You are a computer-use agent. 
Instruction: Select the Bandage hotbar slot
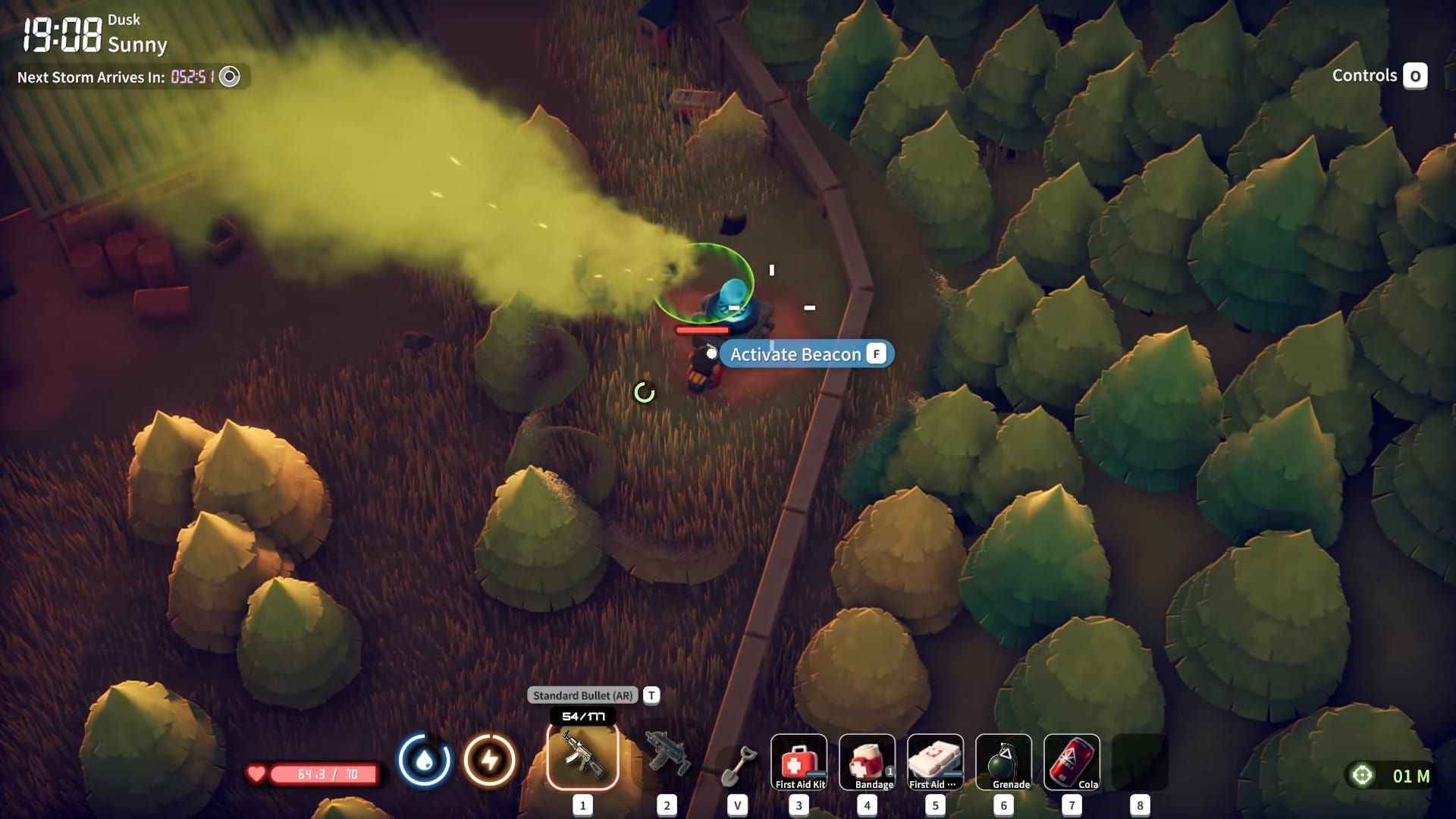tap(867, 762)
